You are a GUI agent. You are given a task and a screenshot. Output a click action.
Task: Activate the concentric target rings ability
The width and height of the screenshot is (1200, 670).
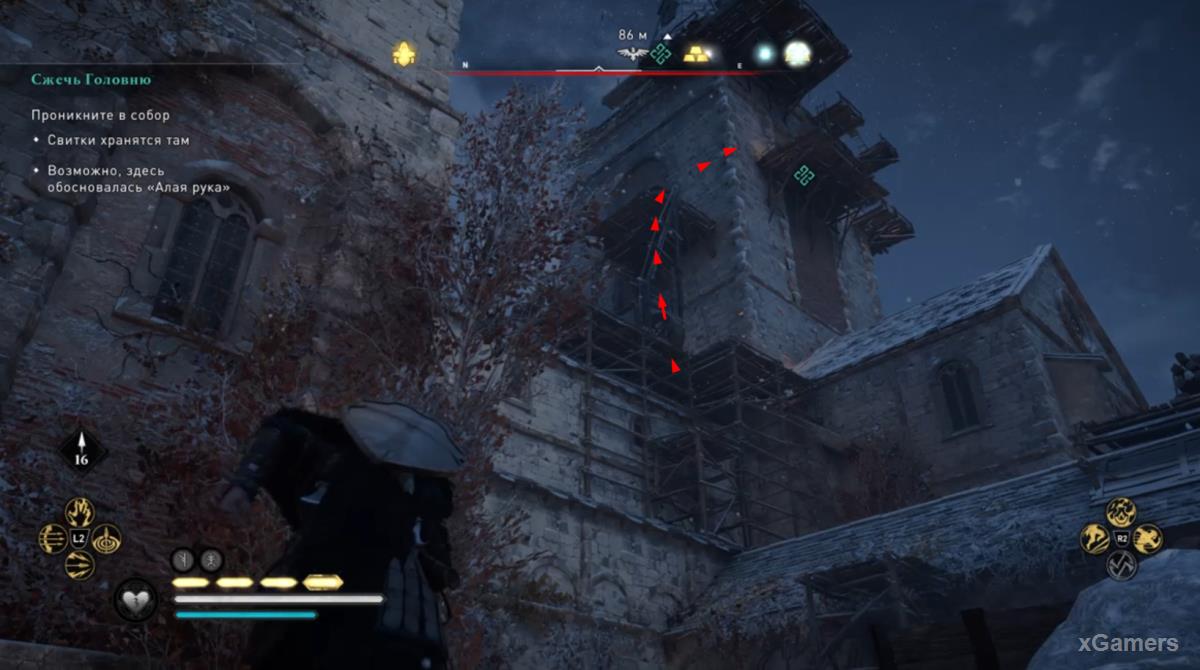(x=106, y=539)
